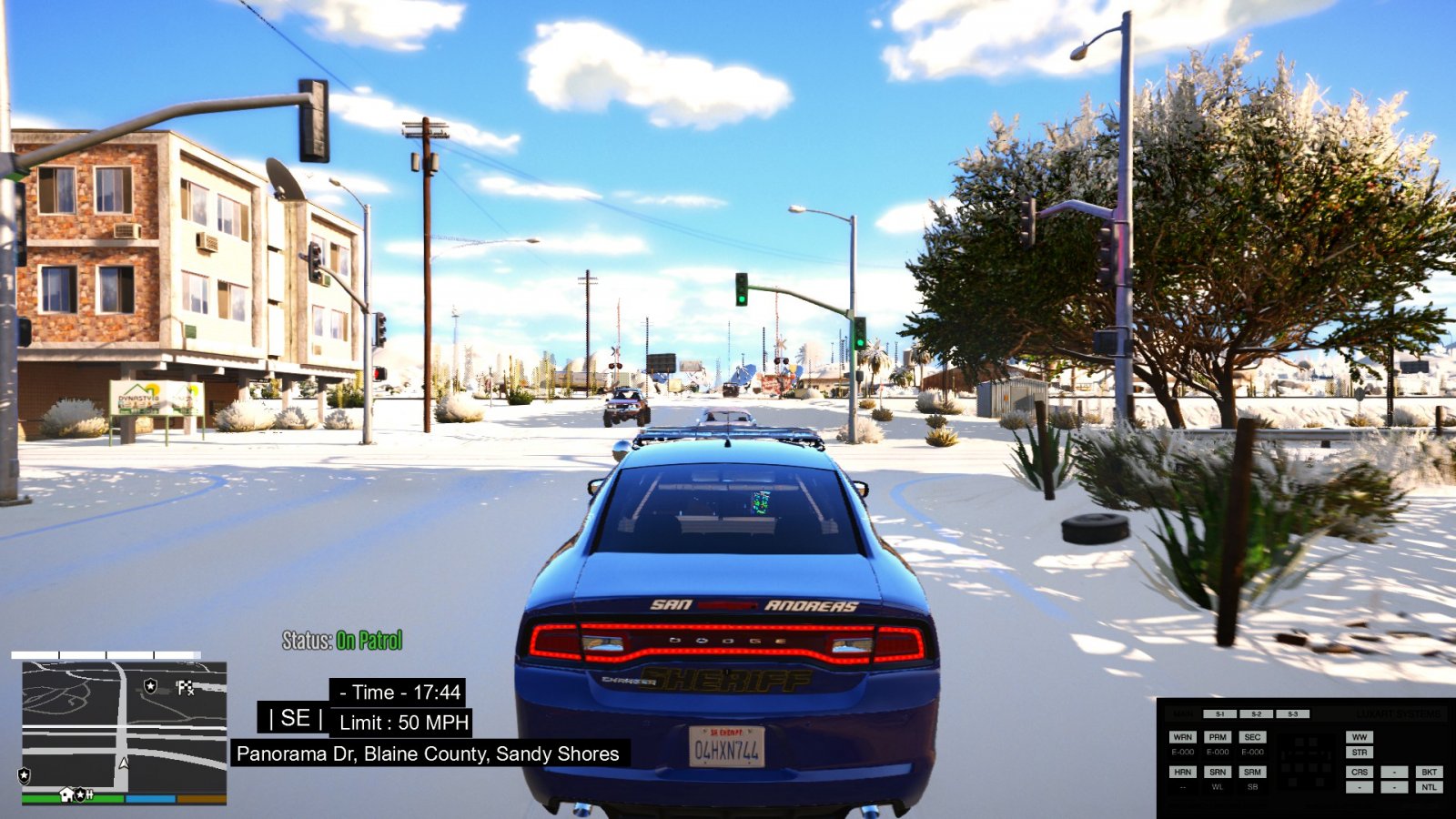Select the police badge on minimap's left edge
1456x819 pixels.
[x=25, y=775]
